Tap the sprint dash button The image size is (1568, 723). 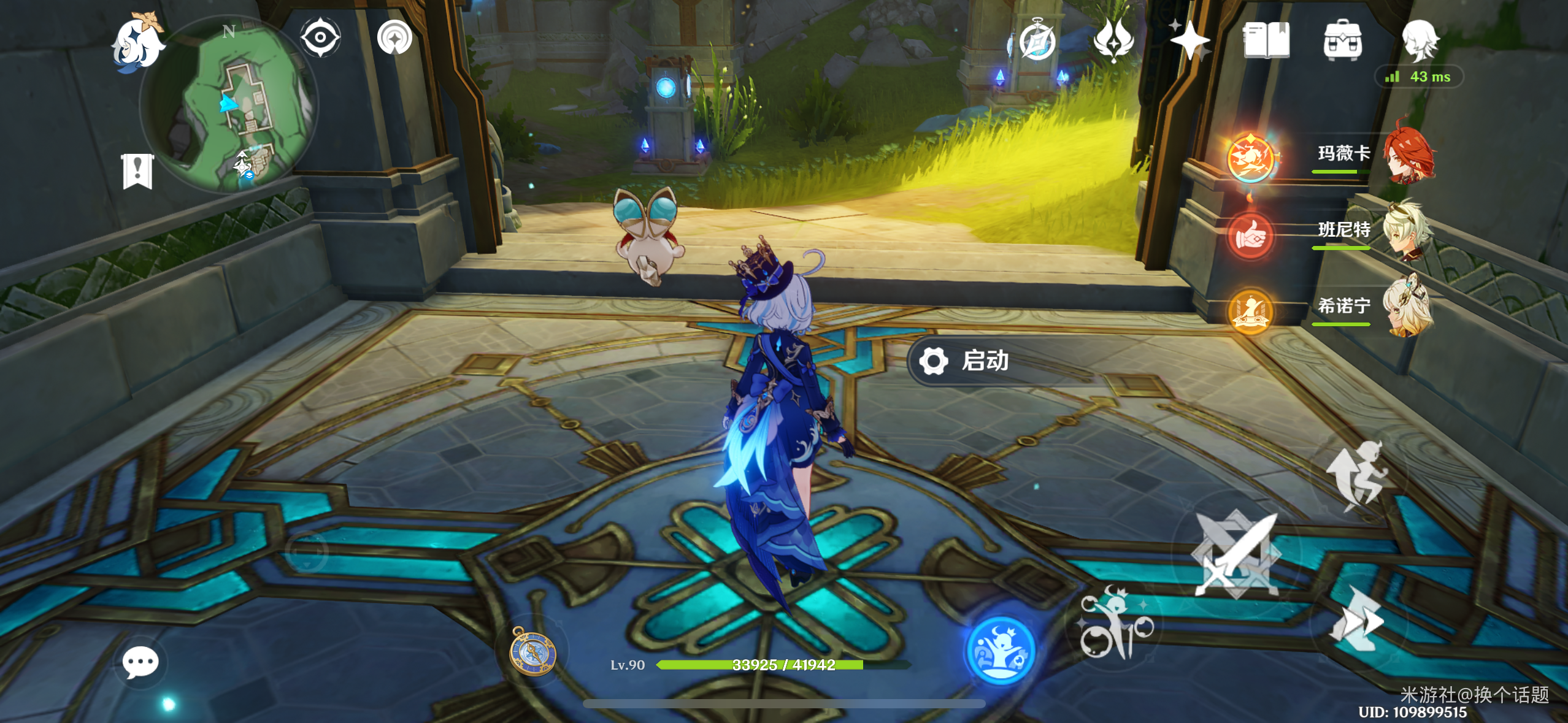(x=1357, y=621)
